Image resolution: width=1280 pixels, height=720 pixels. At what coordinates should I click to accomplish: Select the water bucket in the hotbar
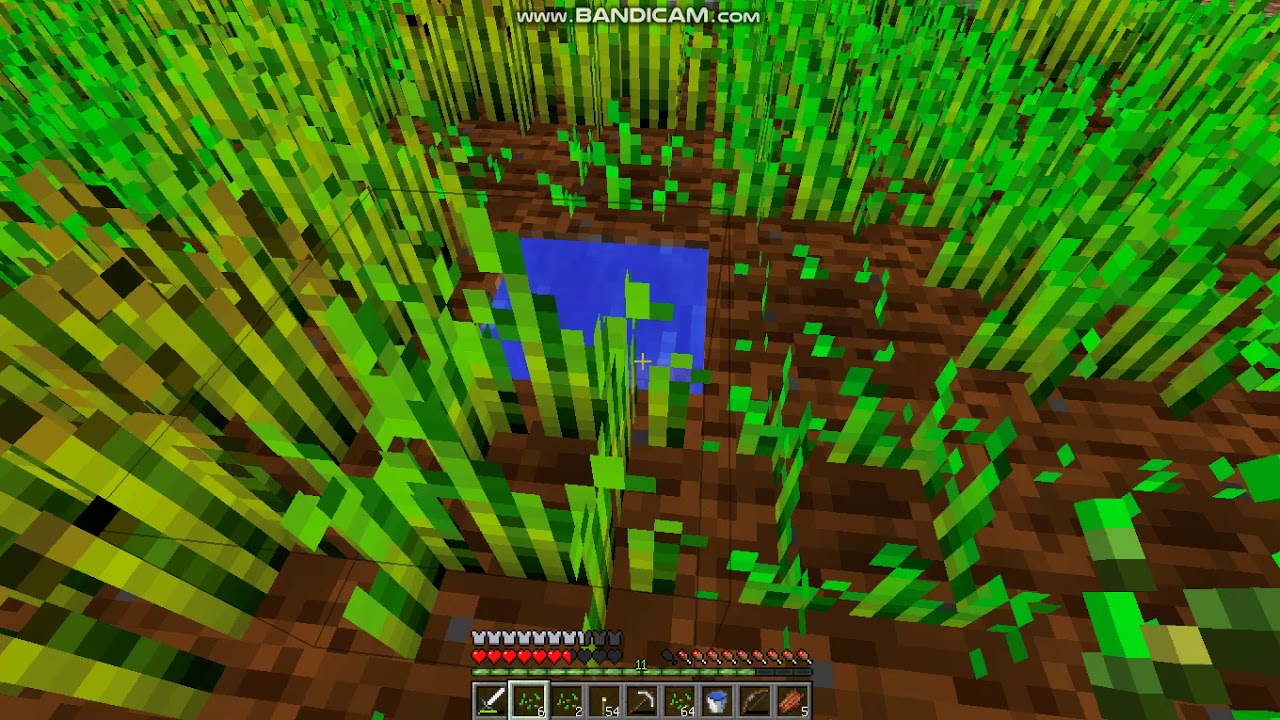717,698
